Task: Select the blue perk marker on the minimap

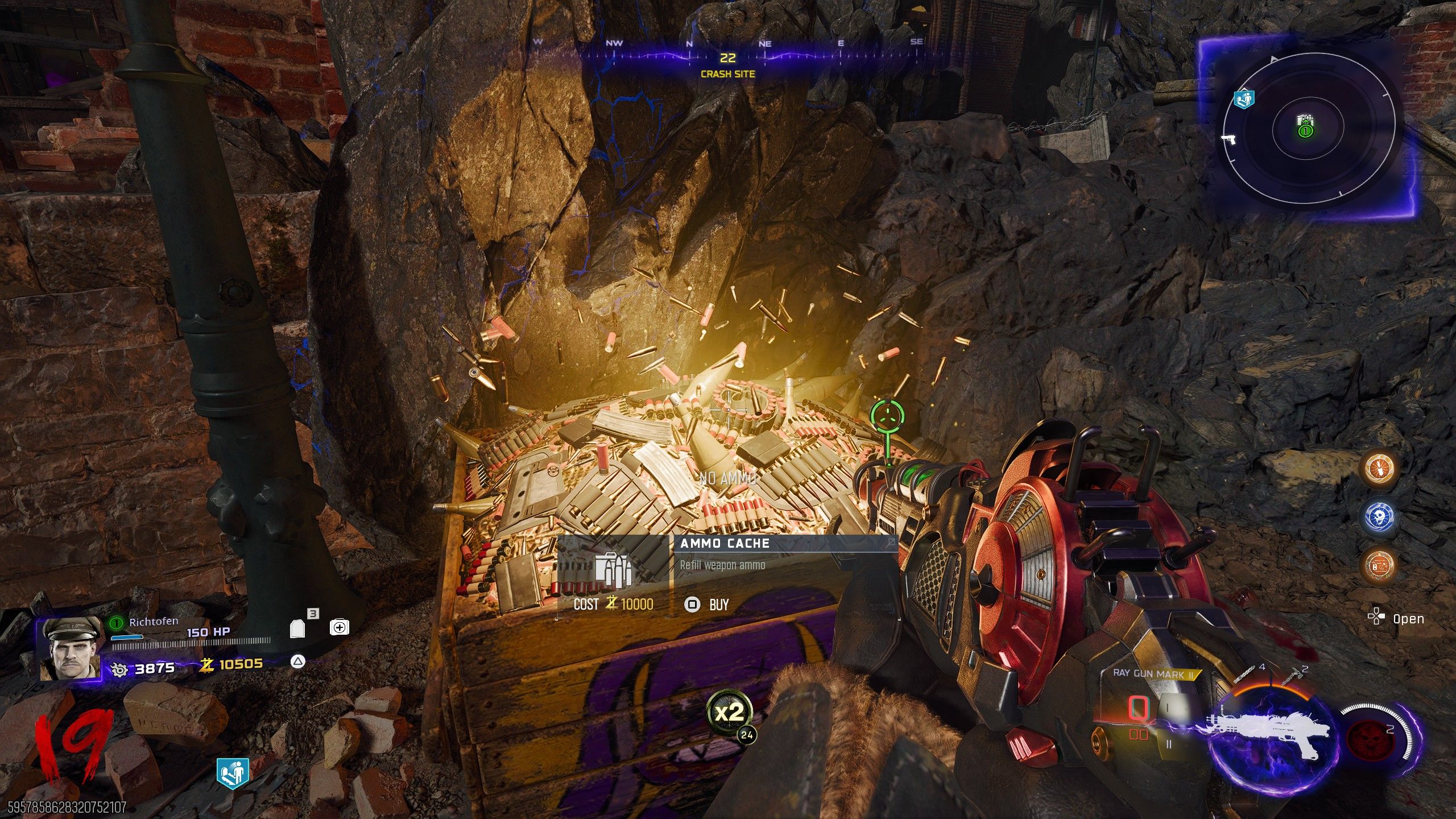Action: 1244,100
